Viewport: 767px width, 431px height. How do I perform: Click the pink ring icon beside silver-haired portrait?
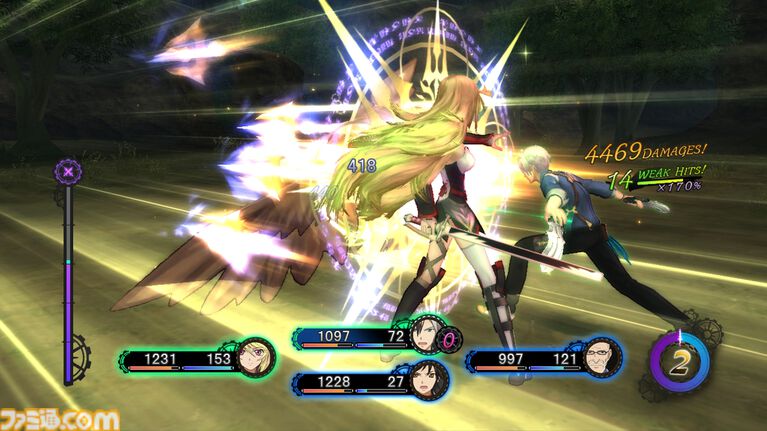[x=450, y=340]
